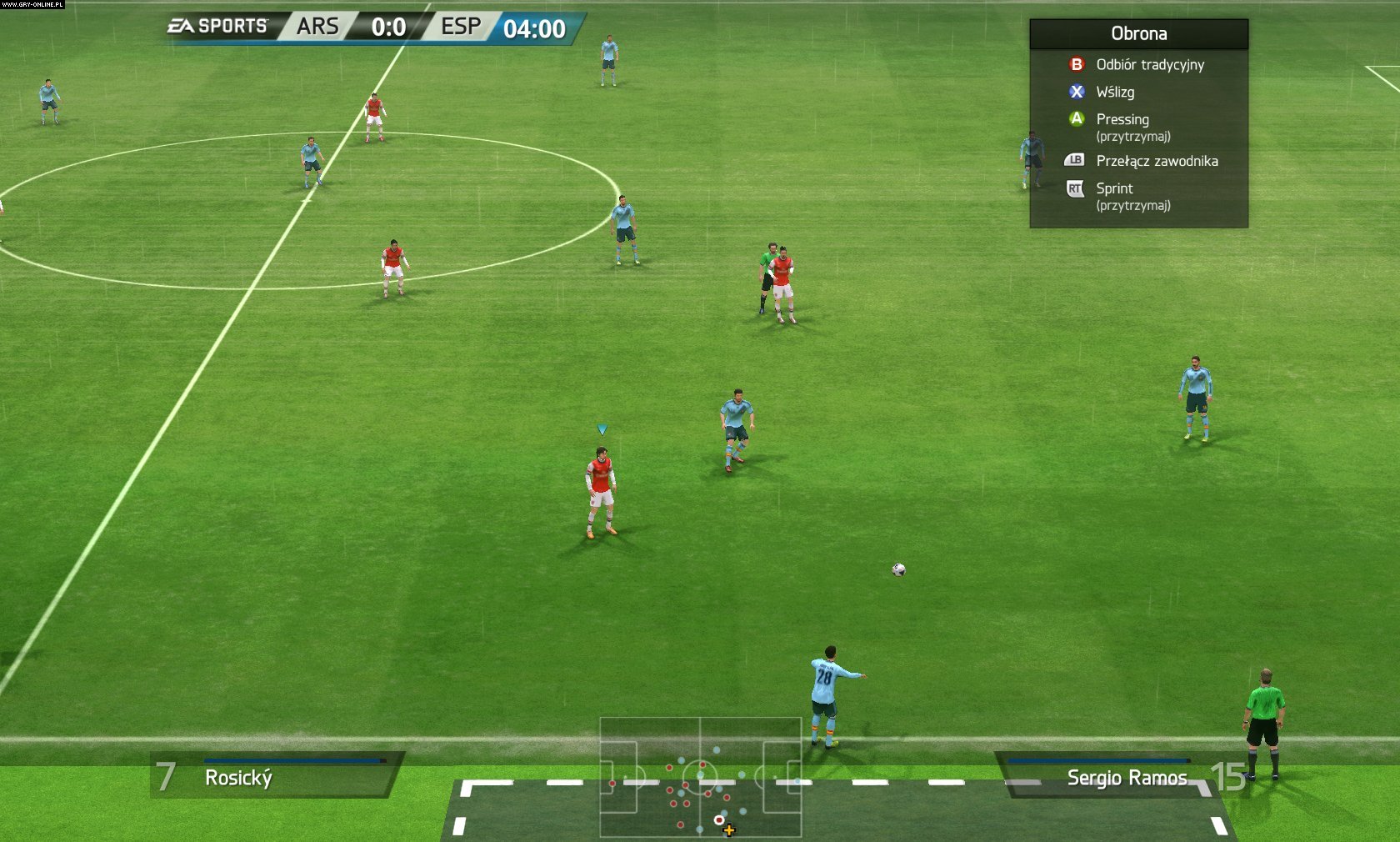The width and height of the screenshot is (1400, 842).
Task: Select the green A icon for Pressing
Action: [x=1075, y=119]
